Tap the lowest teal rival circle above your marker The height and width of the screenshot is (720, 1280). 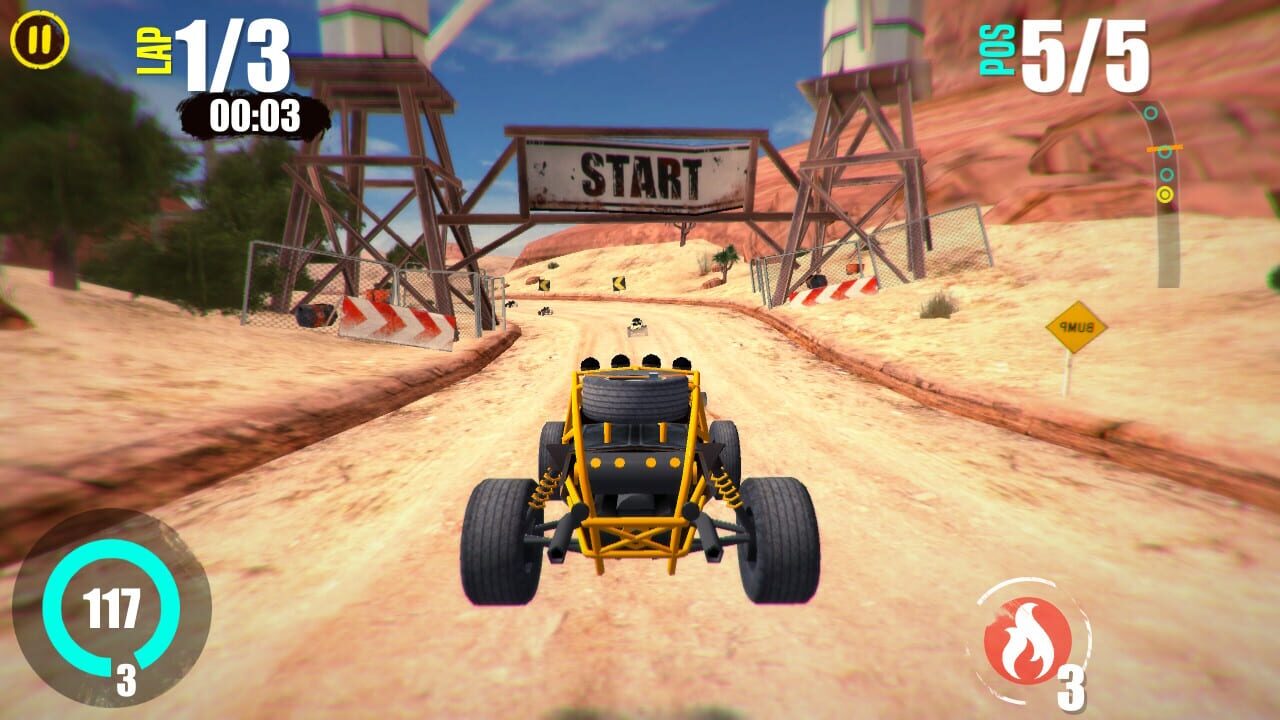[1166, 174]
